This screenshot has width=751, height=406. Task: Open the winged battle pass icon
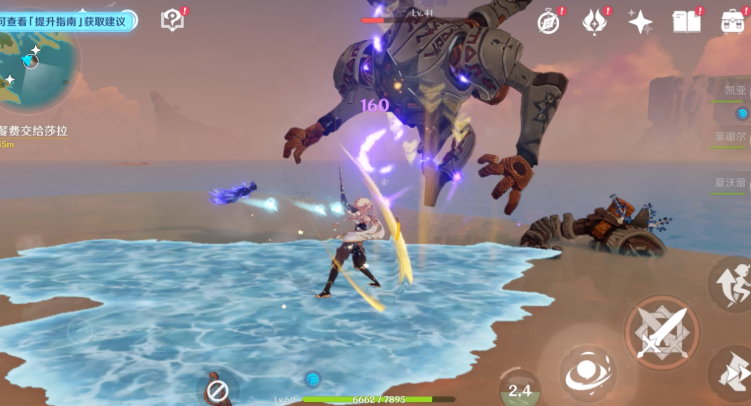click(x=595, y=20)
